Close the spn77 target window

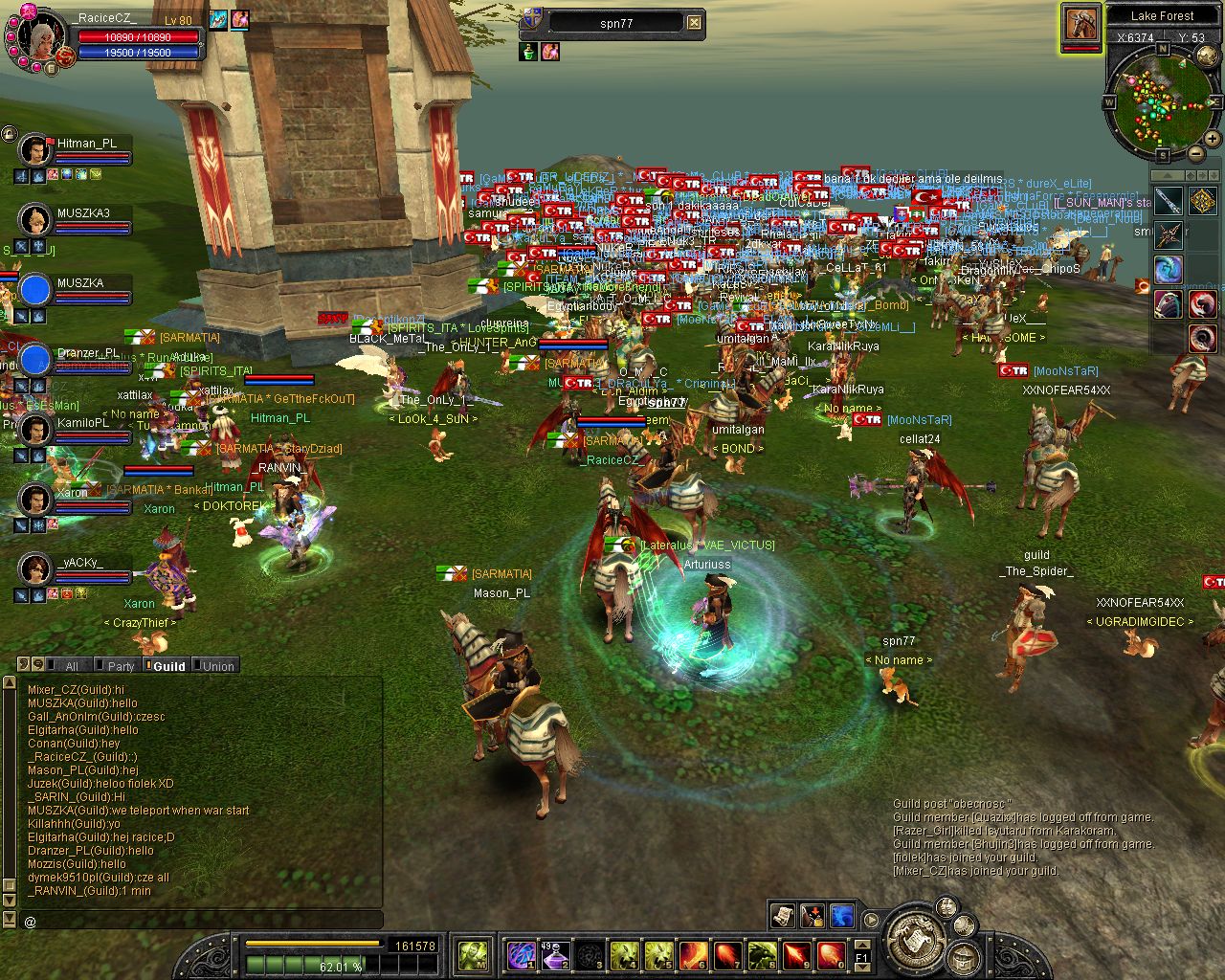(695, 23)
